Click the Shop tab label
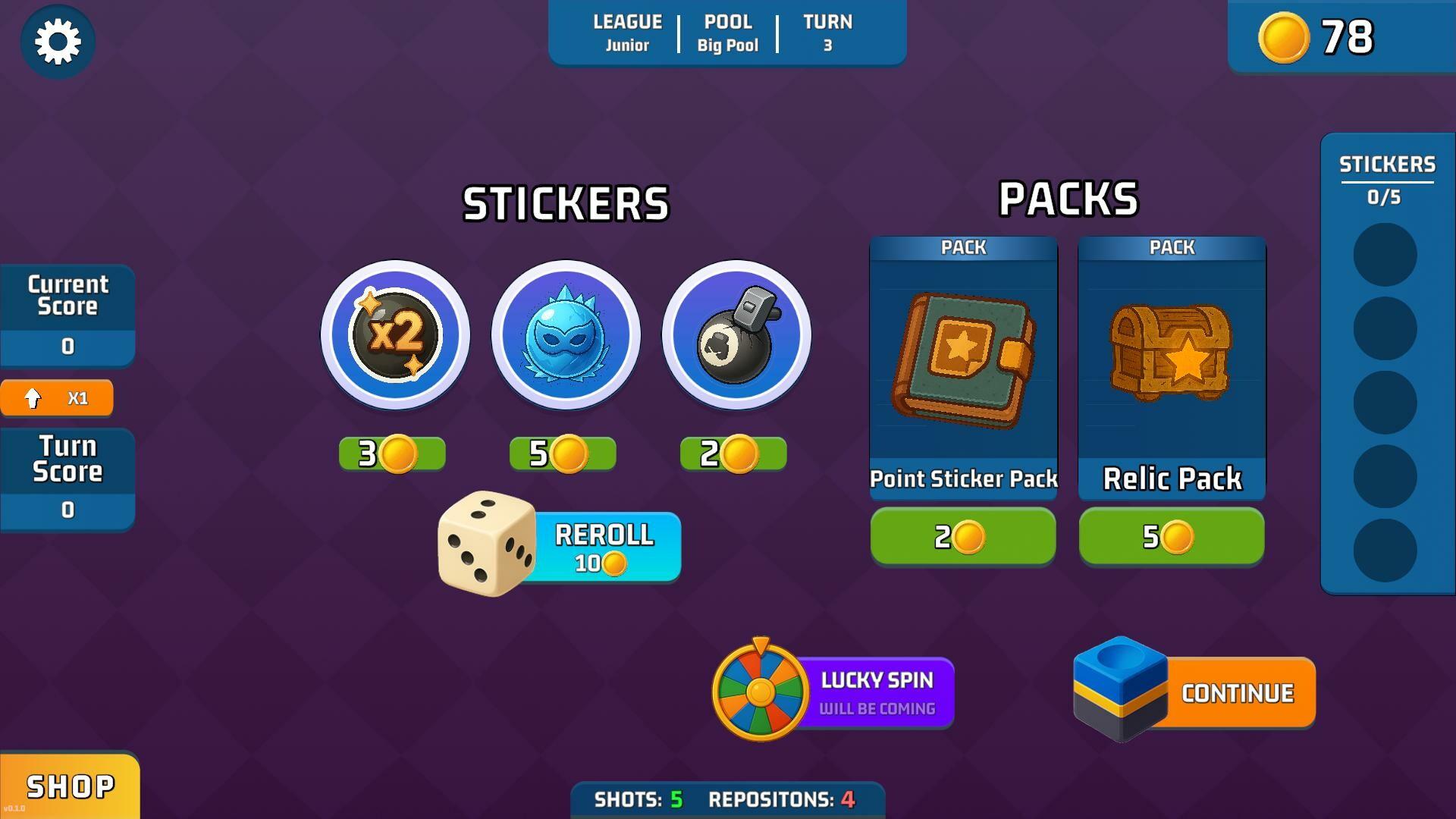Image resolution: width=1456 pixels, height=819 pixels. coord(70,786)
